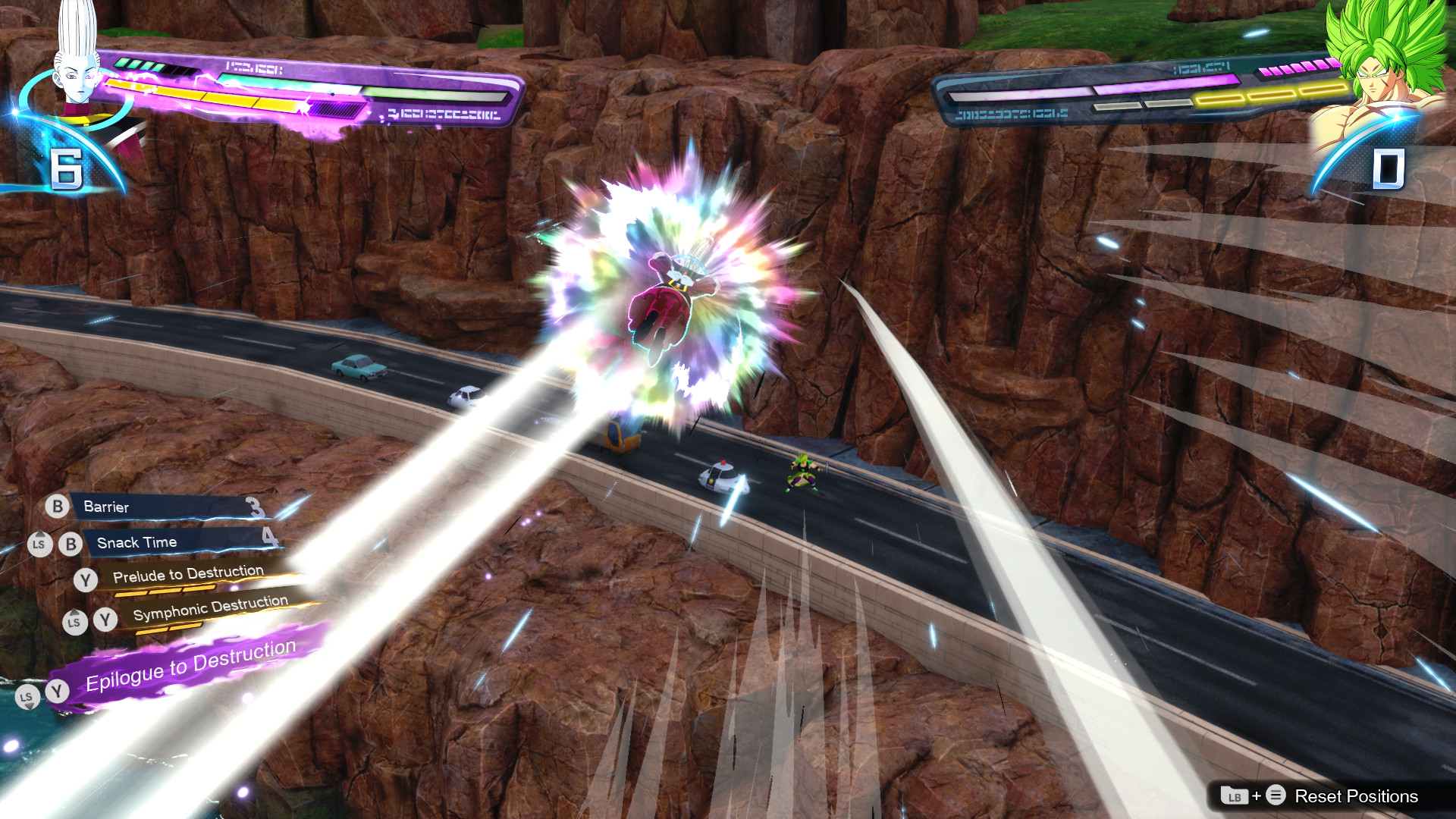Click the B prompt icon for Snack Time

coord(71,543)
